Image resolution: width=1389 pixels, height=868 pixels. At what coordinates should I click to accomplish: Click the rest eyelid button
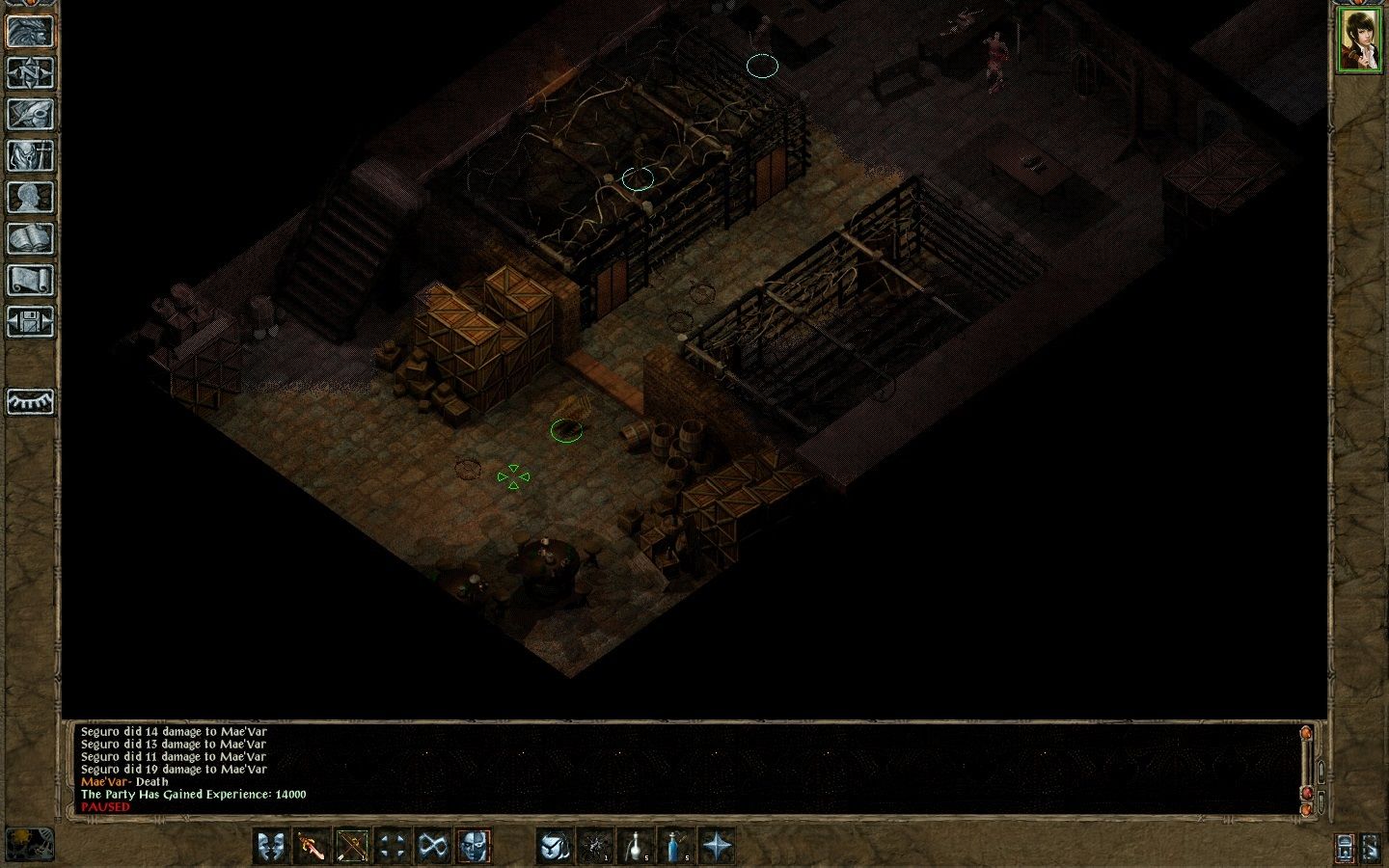click(30, 401)
